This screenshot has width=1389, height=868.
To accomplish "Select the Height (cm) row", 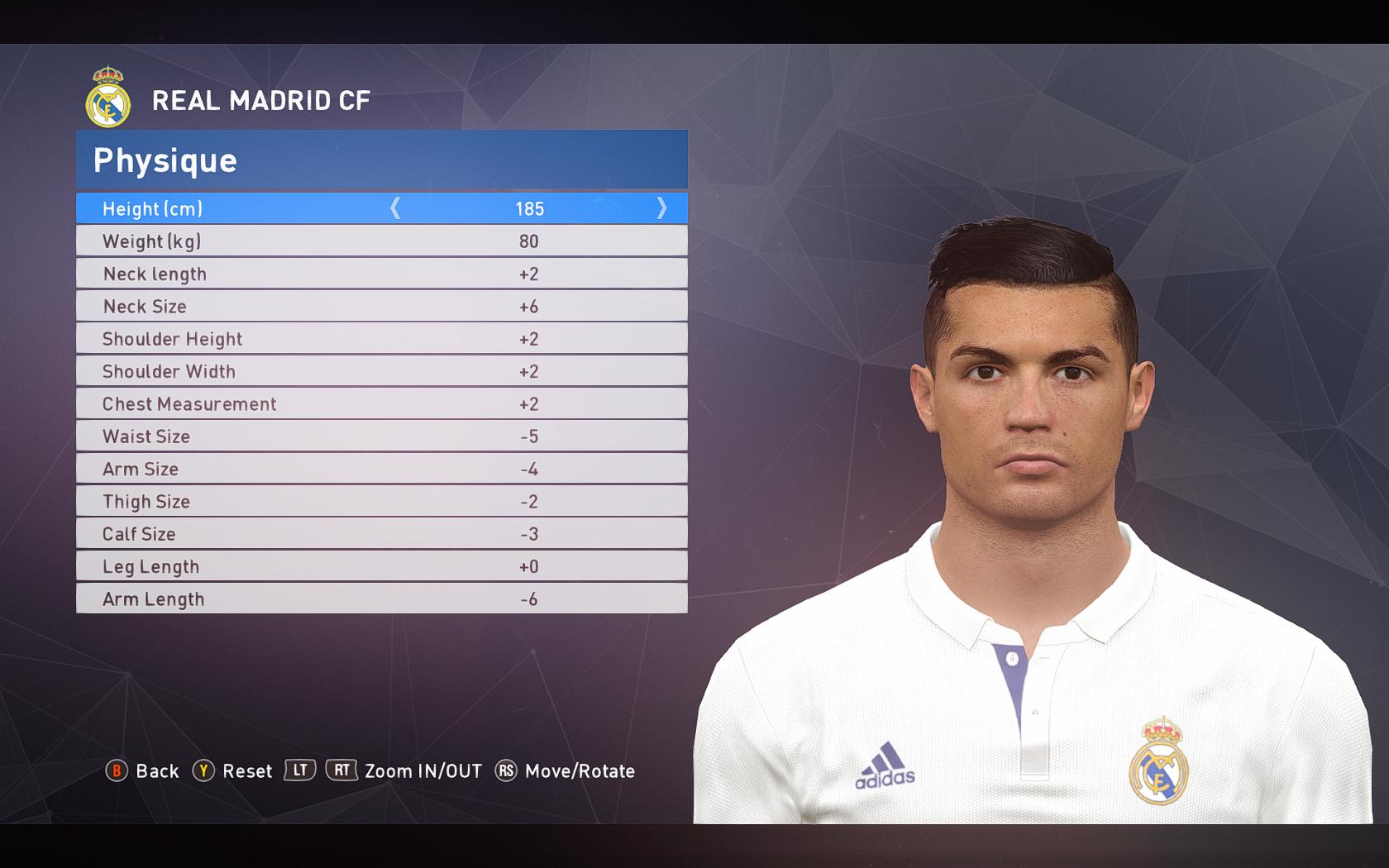I will click(x=153, y=209).
